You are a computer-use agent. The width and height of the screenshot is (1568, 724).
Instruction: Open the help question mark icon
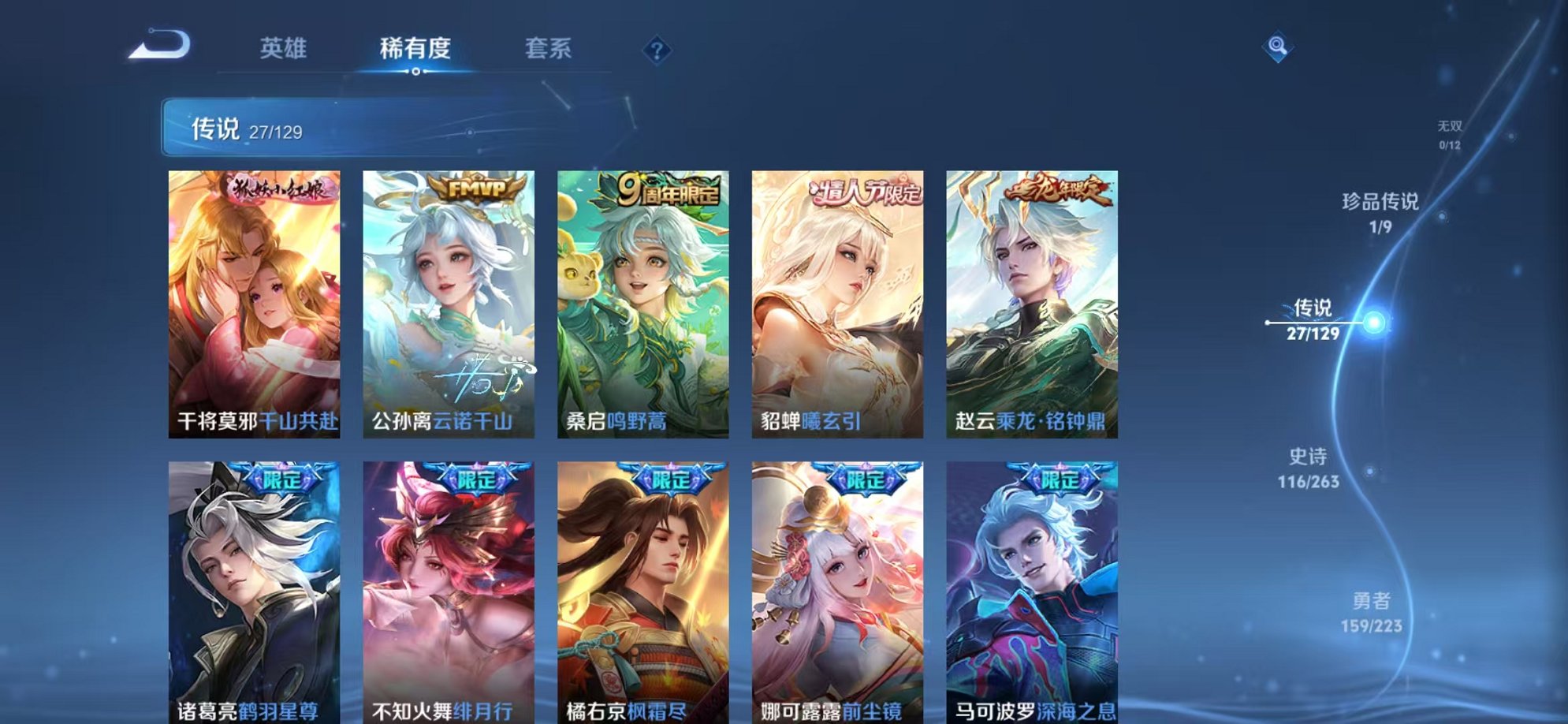[x=658, y=50]
